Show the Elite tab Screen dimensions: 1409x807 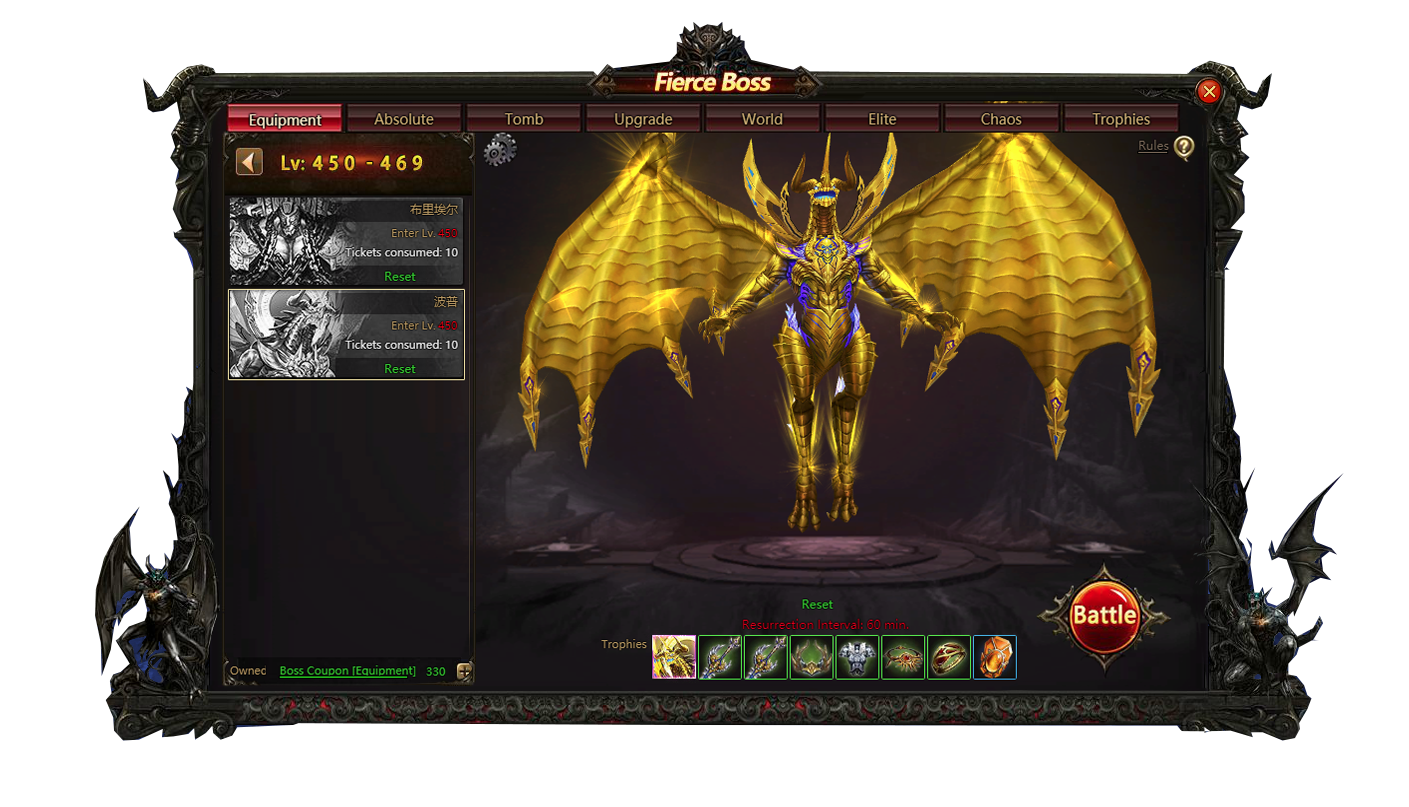pos(882,119)
